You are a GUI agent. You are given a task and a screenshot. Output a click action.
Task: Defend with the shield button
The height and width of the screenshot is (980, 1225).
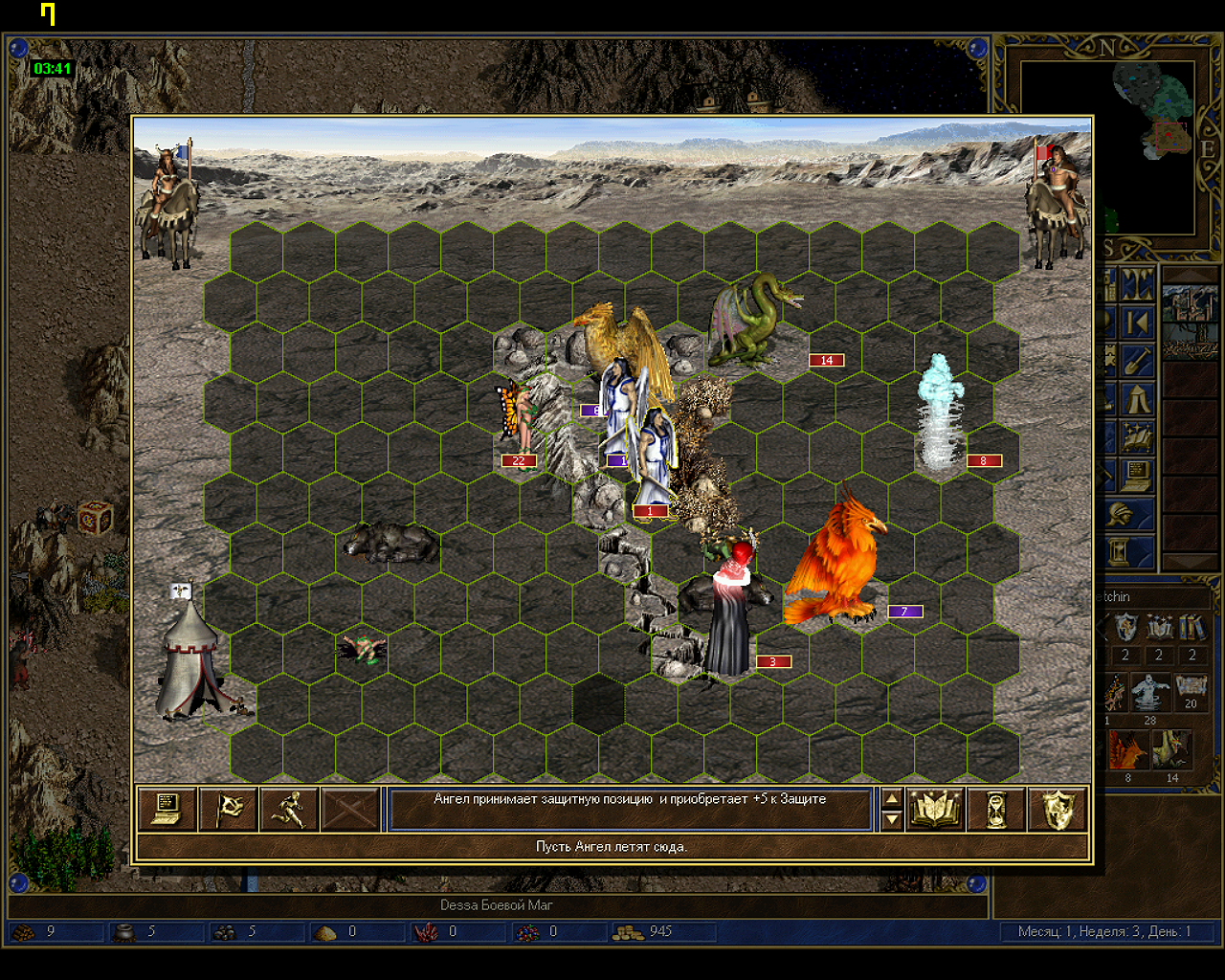(1058, 810)
